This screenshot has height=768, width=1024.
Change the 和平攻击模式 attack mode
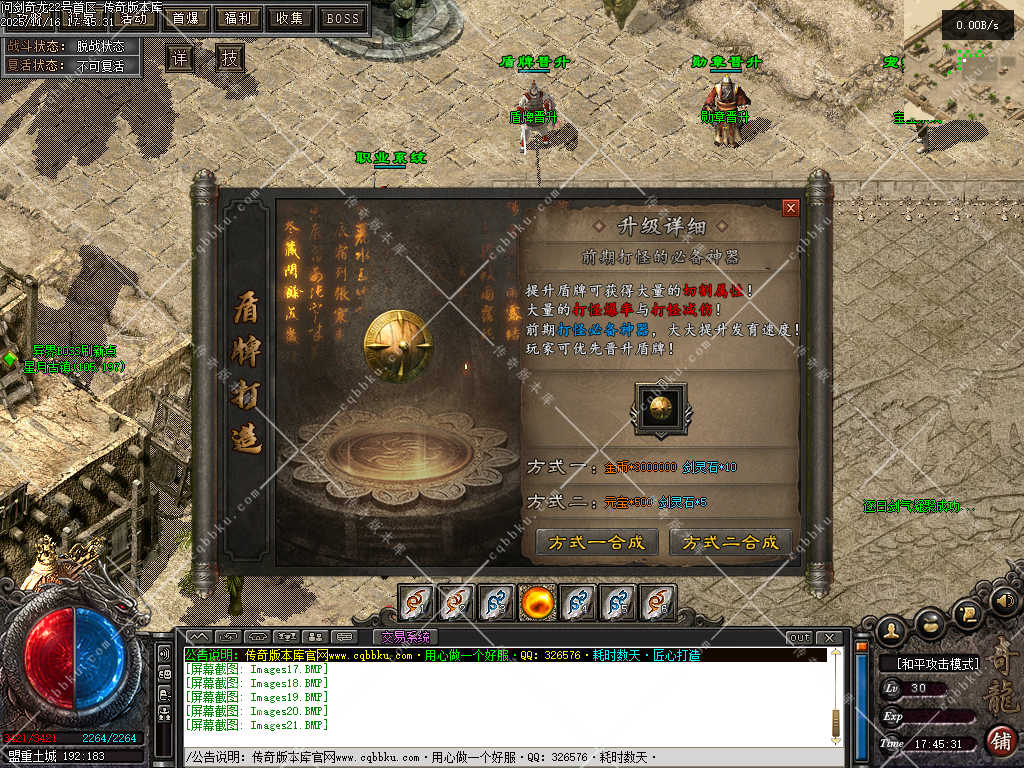point(929,663)
